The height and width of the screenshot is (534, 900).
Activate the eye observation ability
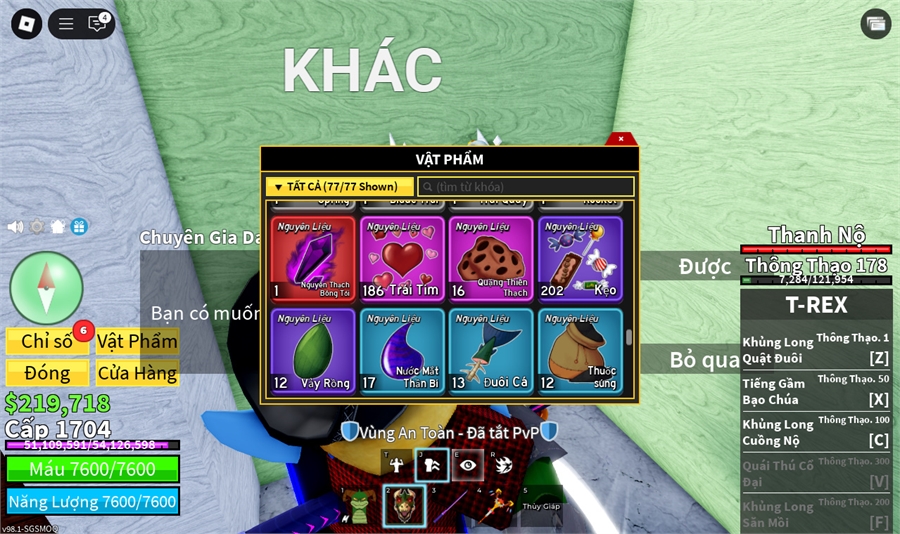coord(467,464)
